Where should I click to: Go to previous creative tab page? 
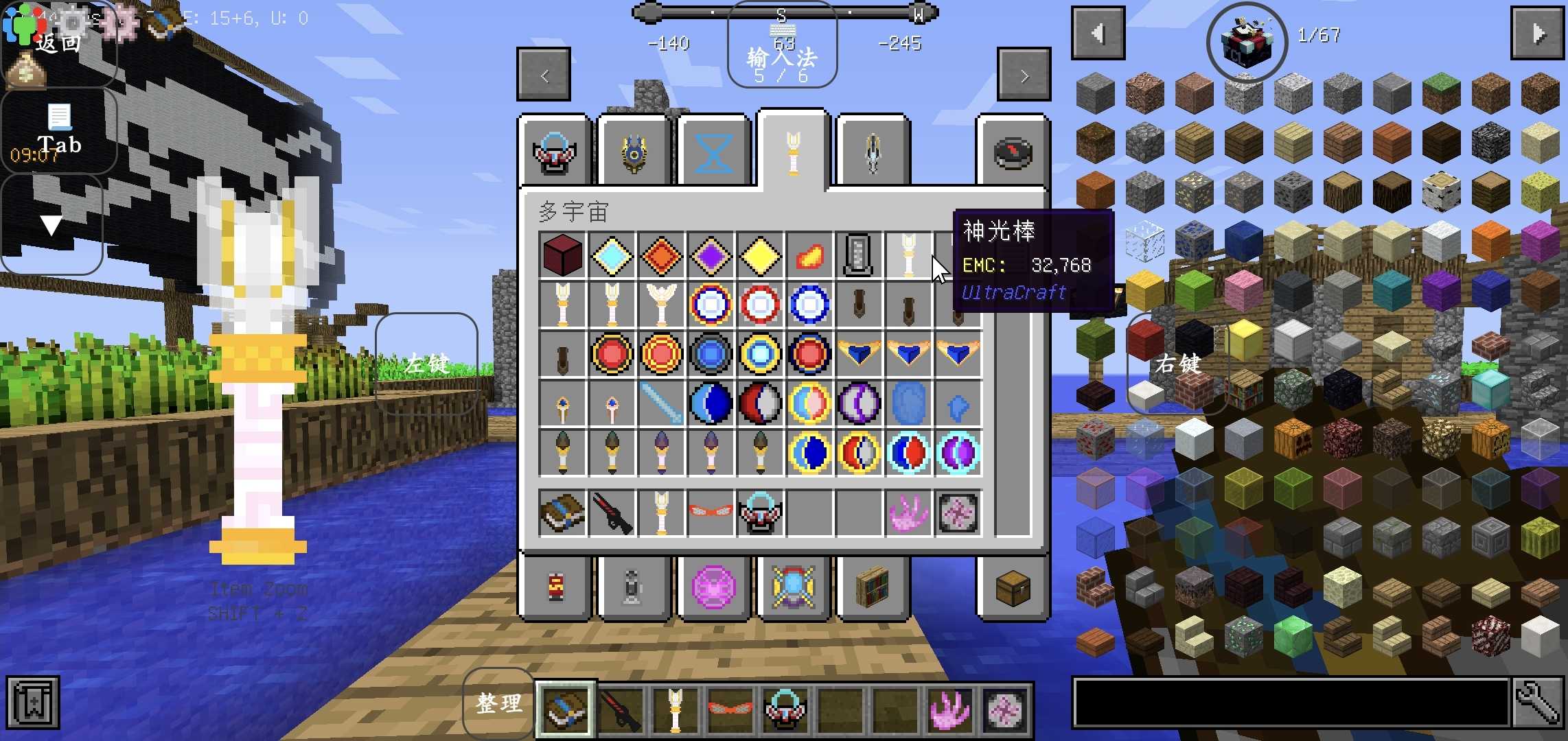[544, 75]
